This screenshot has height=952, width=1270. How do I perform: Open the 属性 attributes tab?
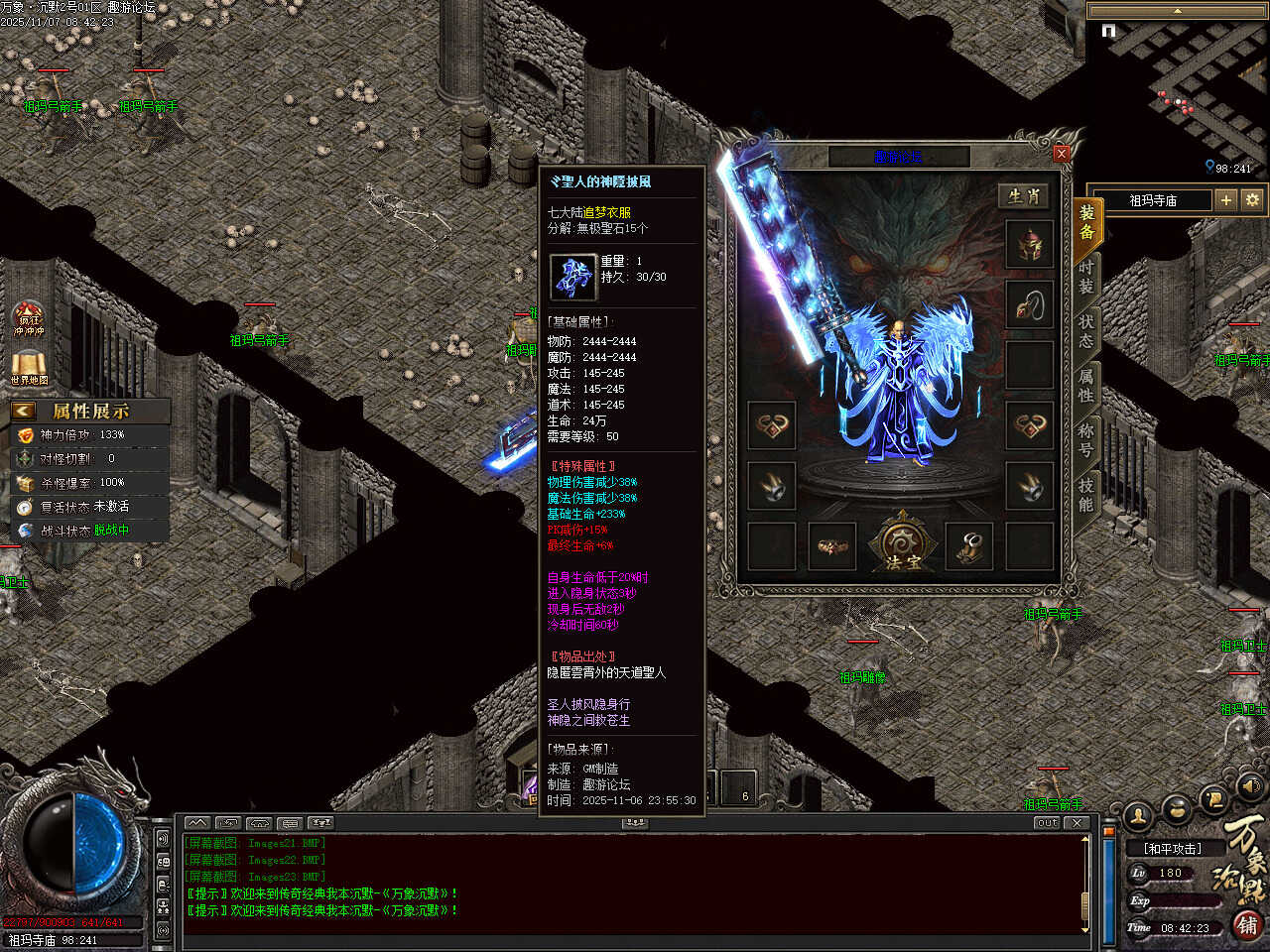(x=1085, y=386)
